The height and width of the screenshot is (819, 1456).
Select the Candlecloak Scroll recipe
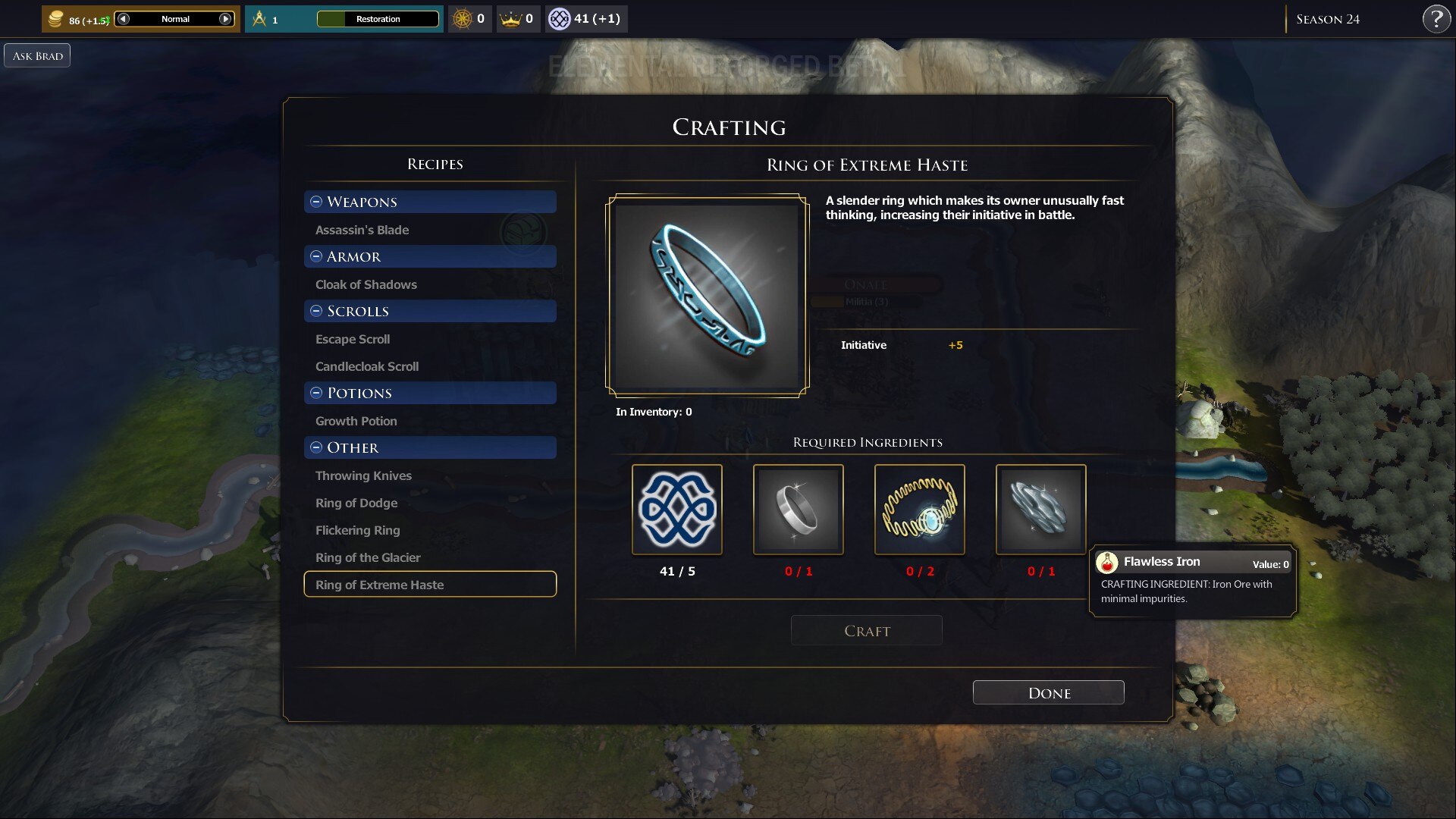[367, 366]
